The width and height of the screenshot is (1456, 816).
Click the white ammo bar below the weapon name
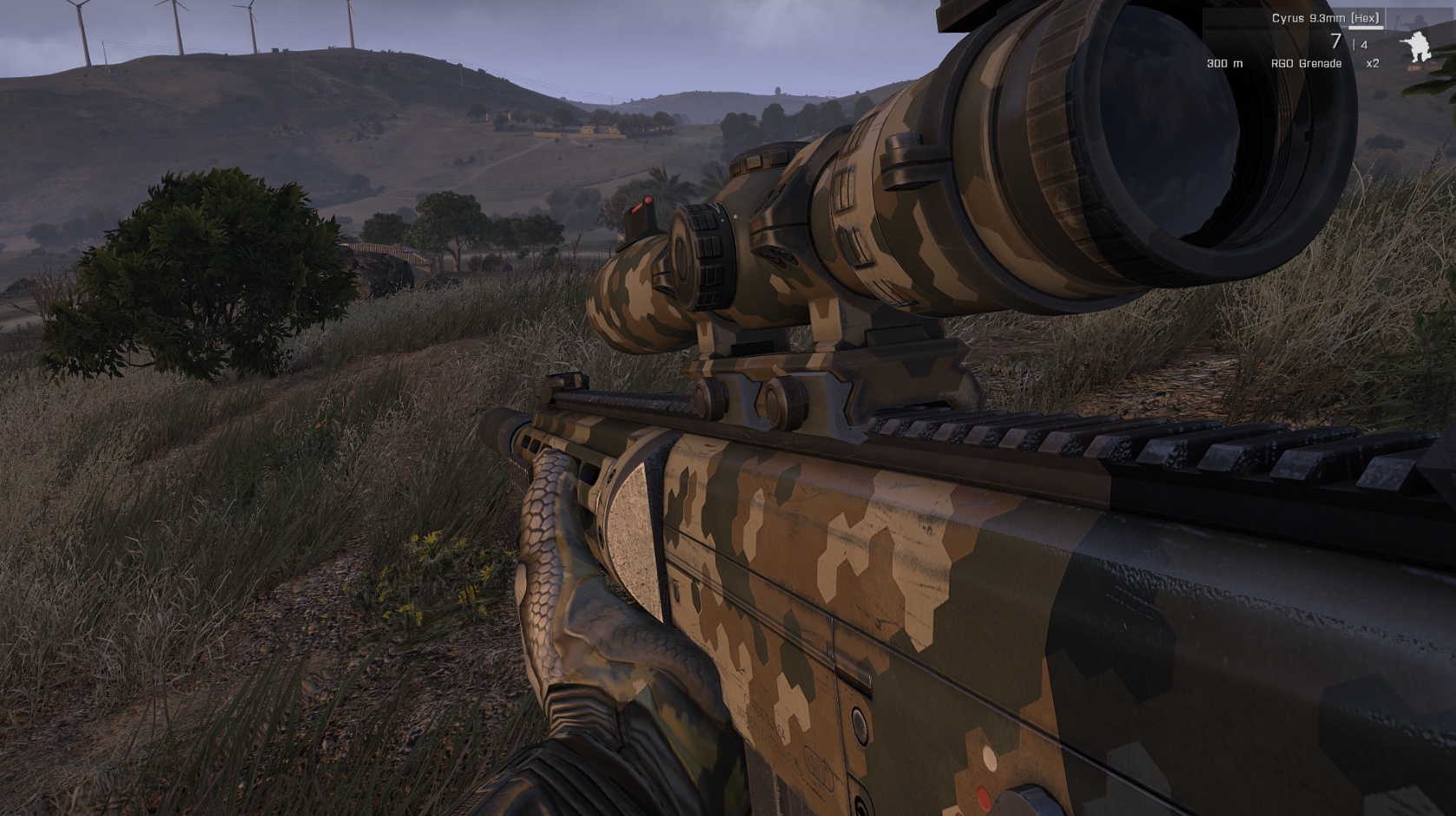click(x=1366, y=29)
